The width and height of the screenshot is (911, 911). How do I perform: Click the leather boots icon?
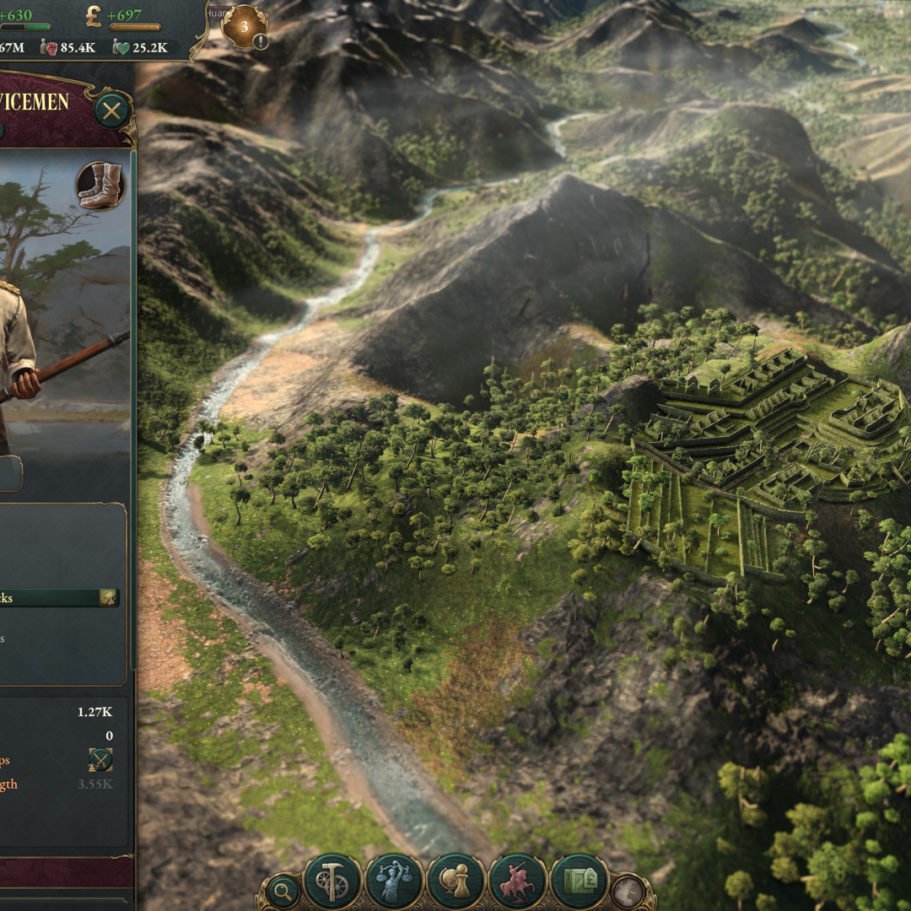tap(100, 185)
